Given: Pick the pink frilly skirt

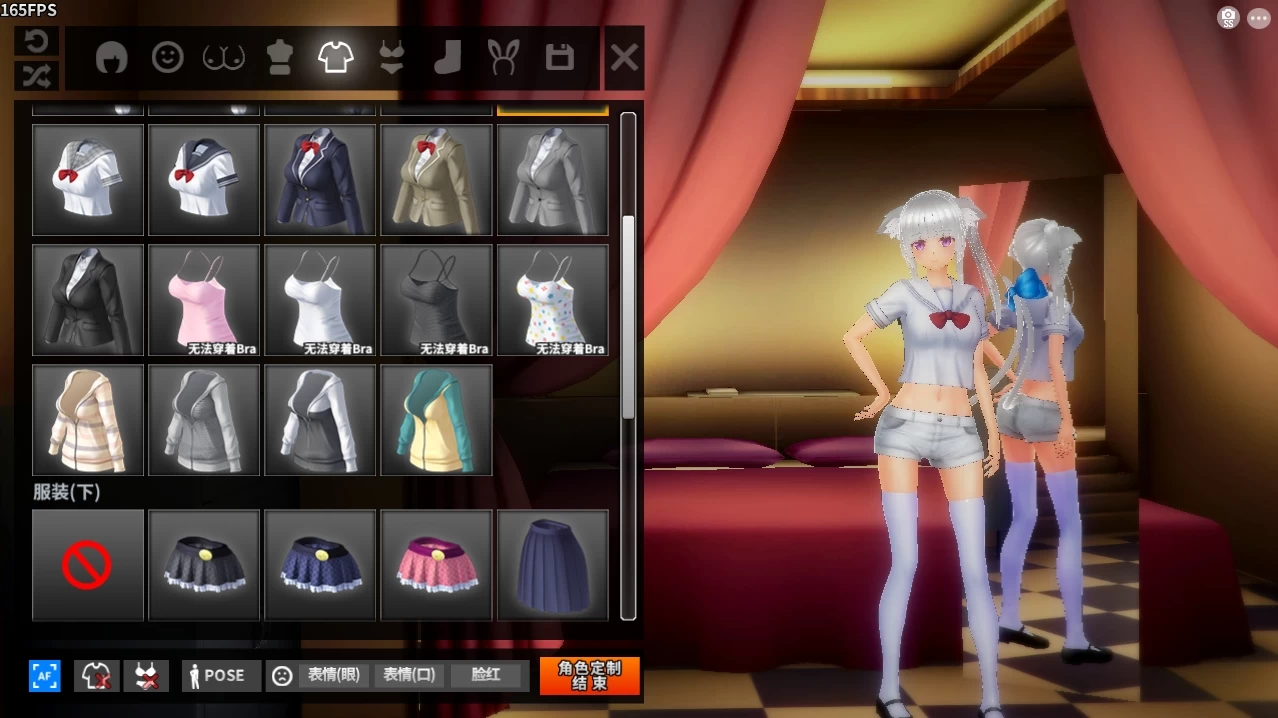Looking at the screenshot, I should [436, 565].
